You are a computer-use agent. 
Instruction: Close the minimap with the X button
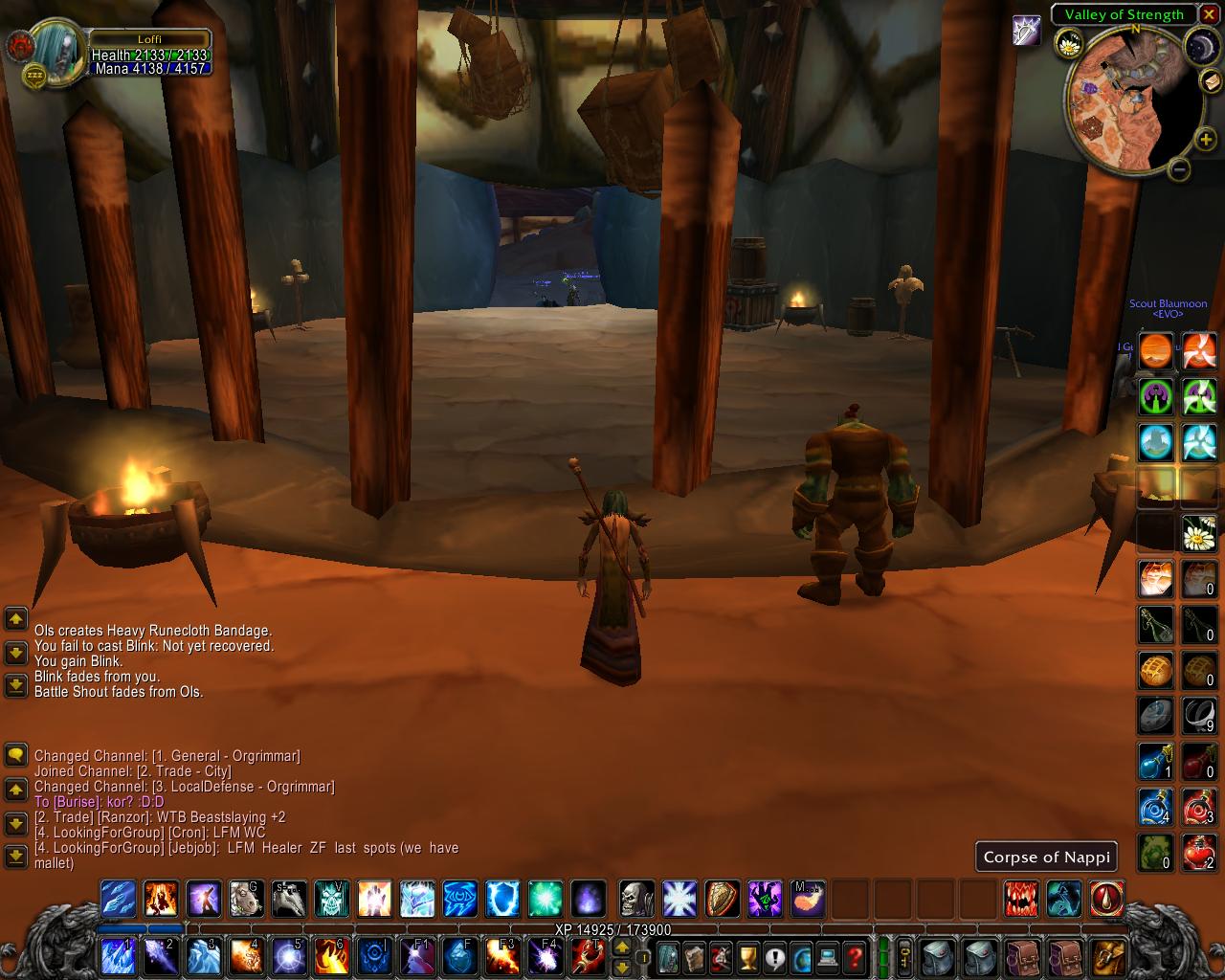point(1210,14)
